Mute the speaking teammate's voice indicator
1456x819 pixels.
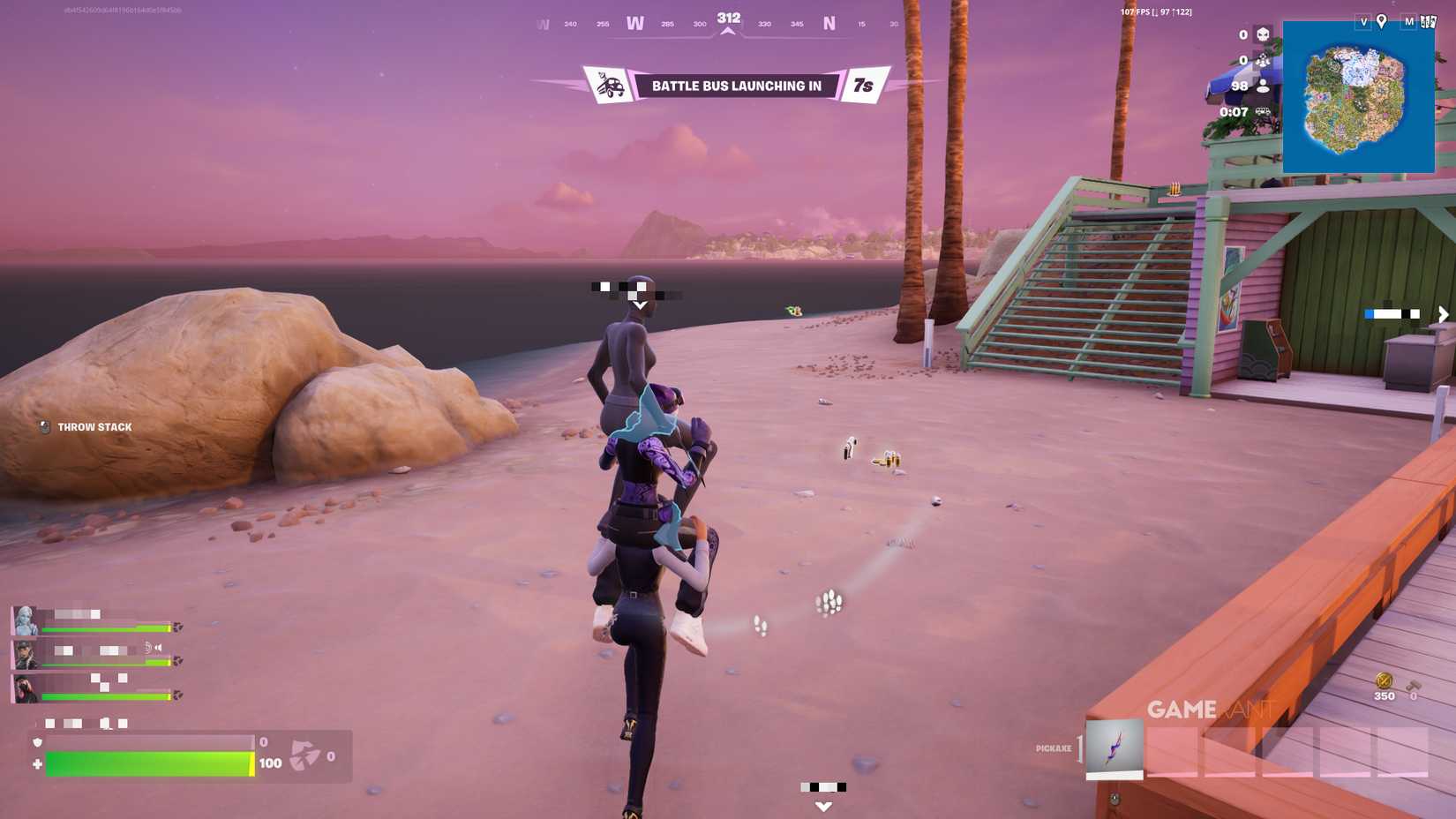click(x=159, y=647)
